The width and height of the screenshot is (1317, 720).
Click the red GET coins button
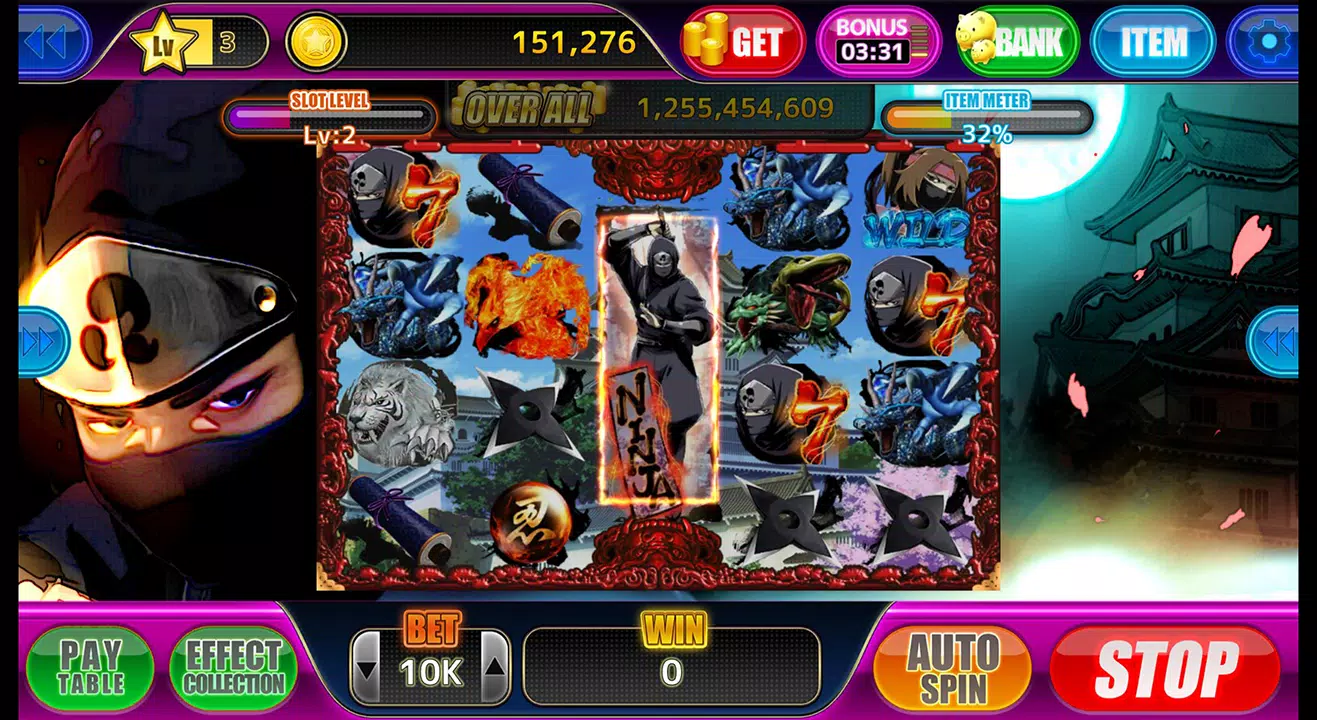[x=742, y=42]
